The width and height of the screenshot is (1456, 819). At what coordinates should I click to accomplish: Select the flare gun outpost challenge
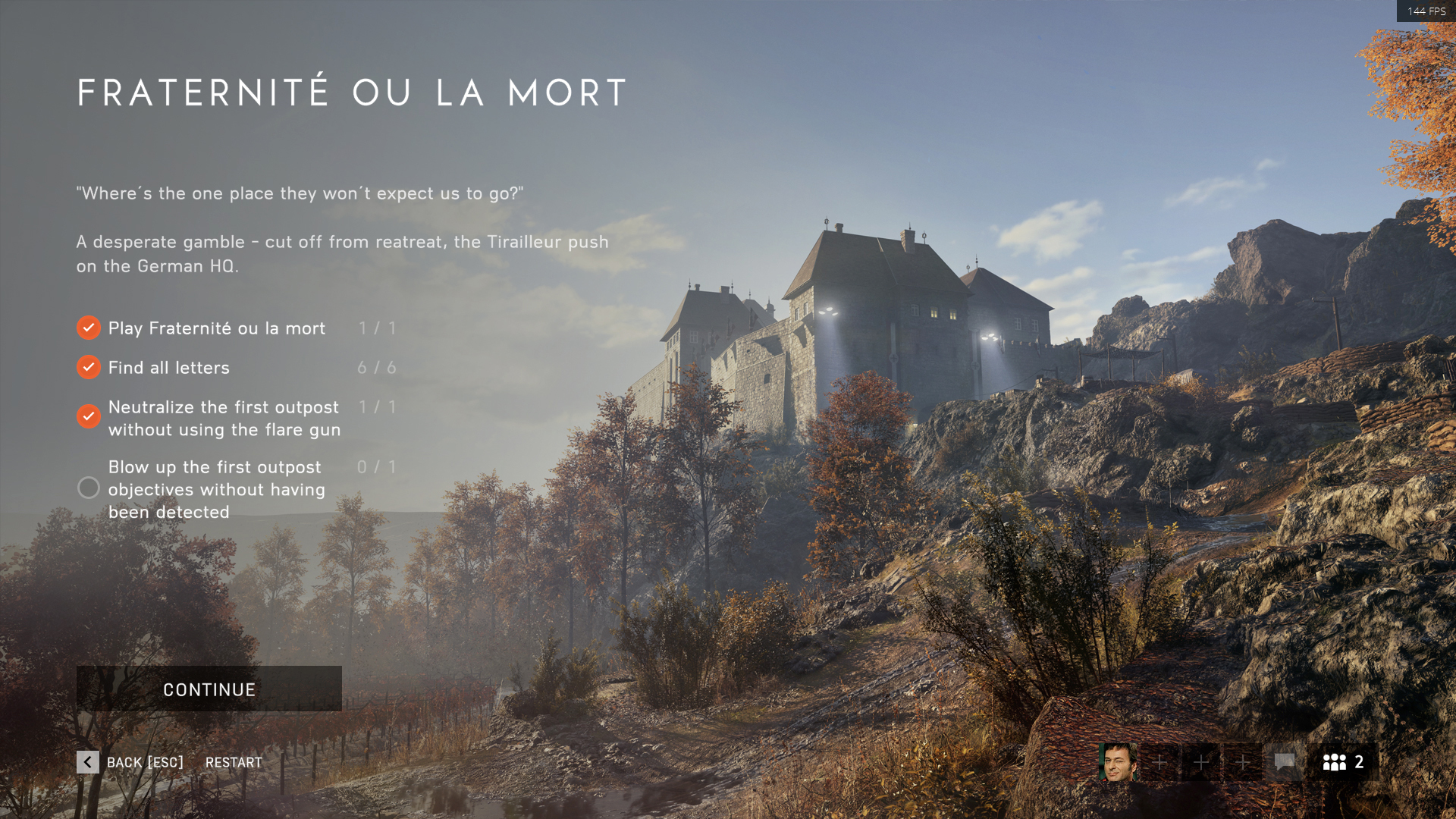(x=224, y=418)
